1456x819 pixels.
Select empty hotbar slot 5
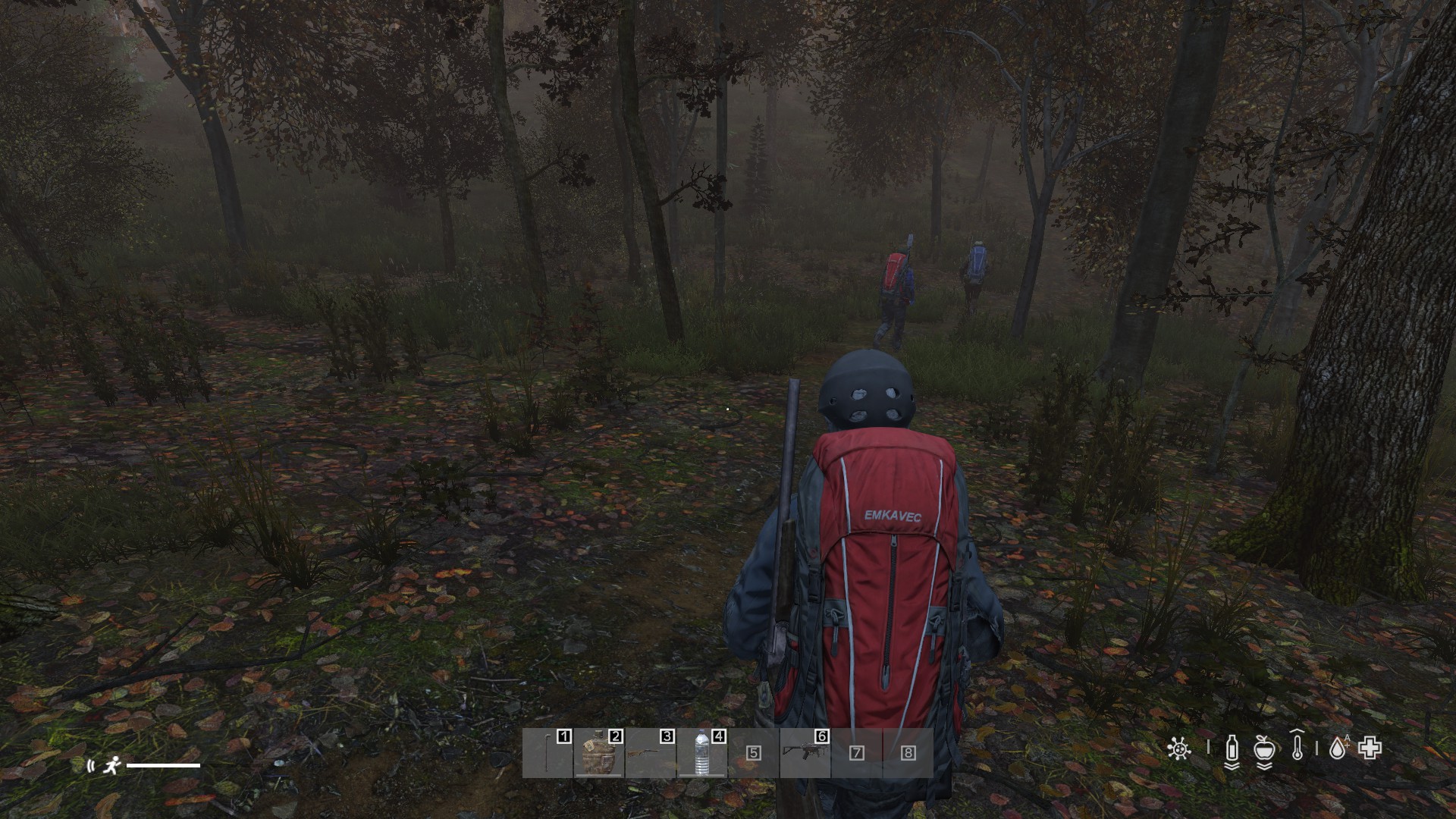pyautogui.click(x=754, y=753)
